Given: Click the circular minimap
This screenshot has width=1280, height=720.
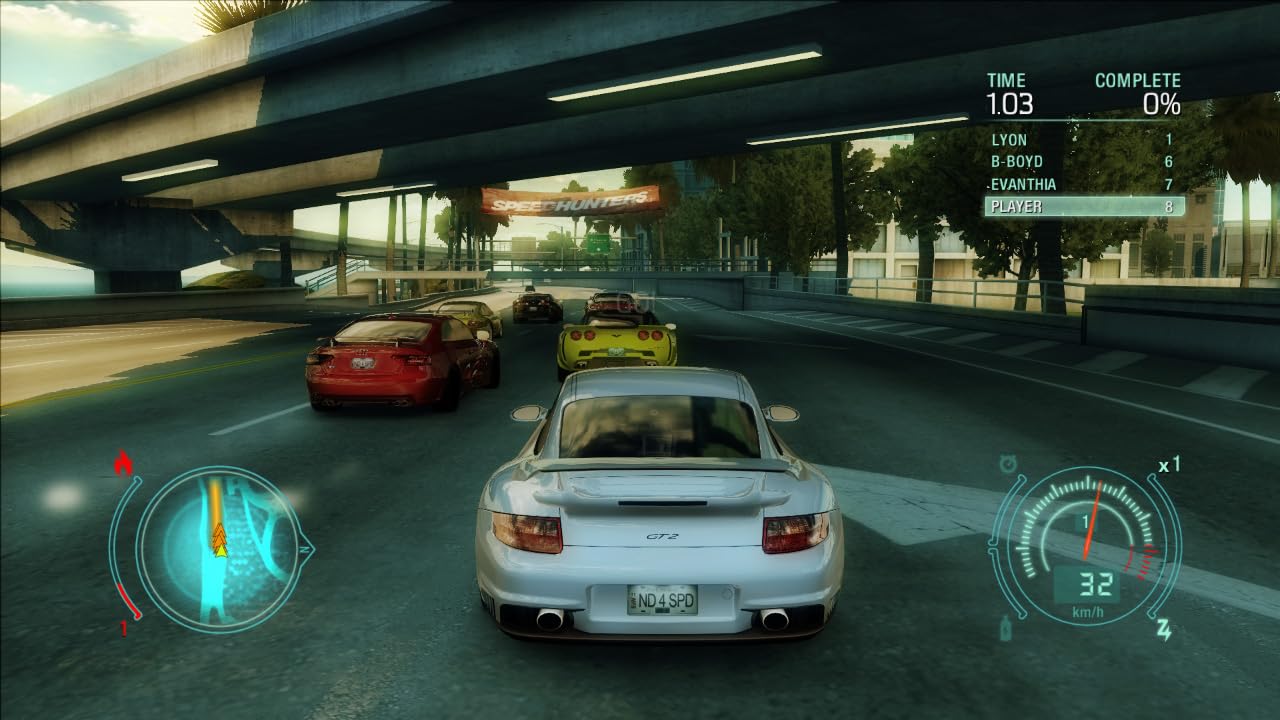Looking at the screenshot, I should [x=218, y=548].
